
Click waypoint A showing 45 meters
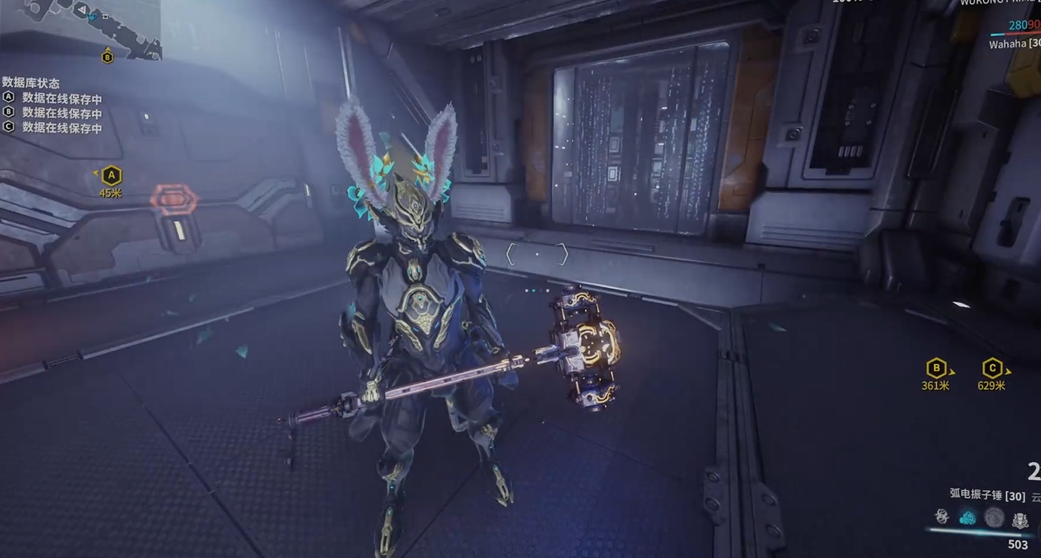point(111,177)
